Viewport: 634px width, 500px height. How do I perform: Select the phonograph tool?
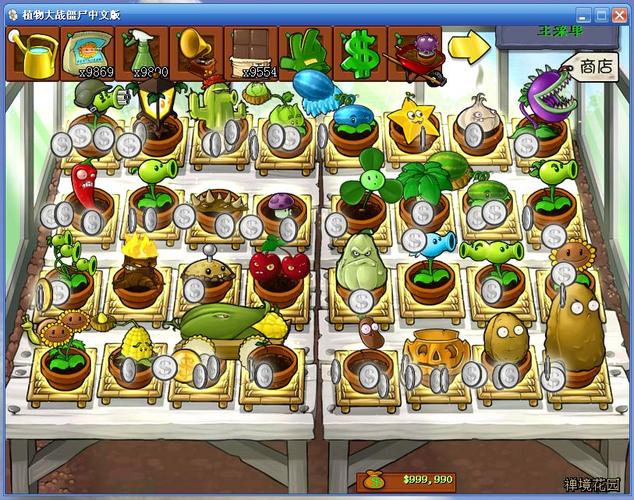coord(197,52)
